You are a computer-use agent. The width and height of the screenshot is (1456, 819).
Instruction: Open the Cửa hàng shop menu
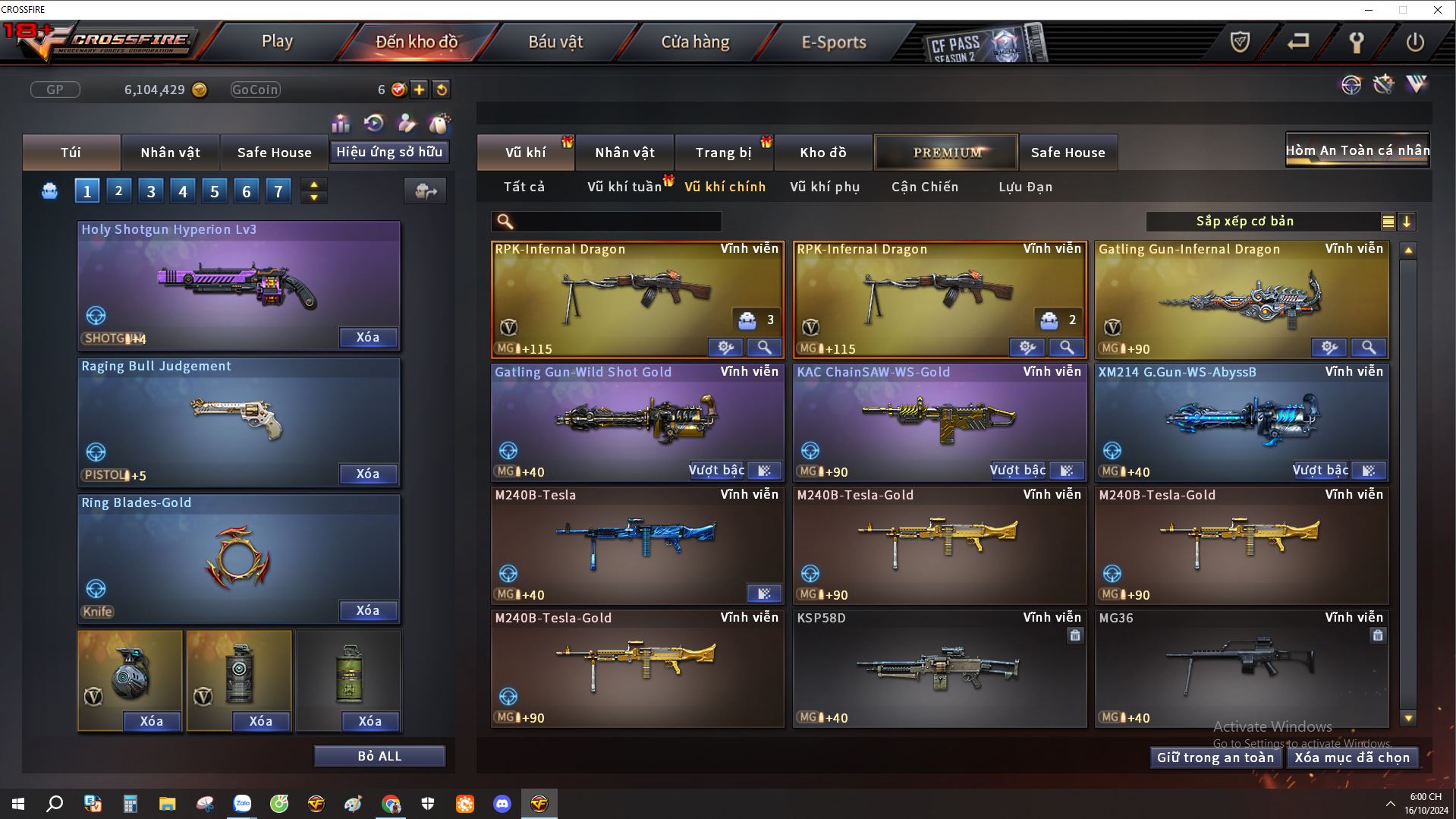tap(695, 42)
